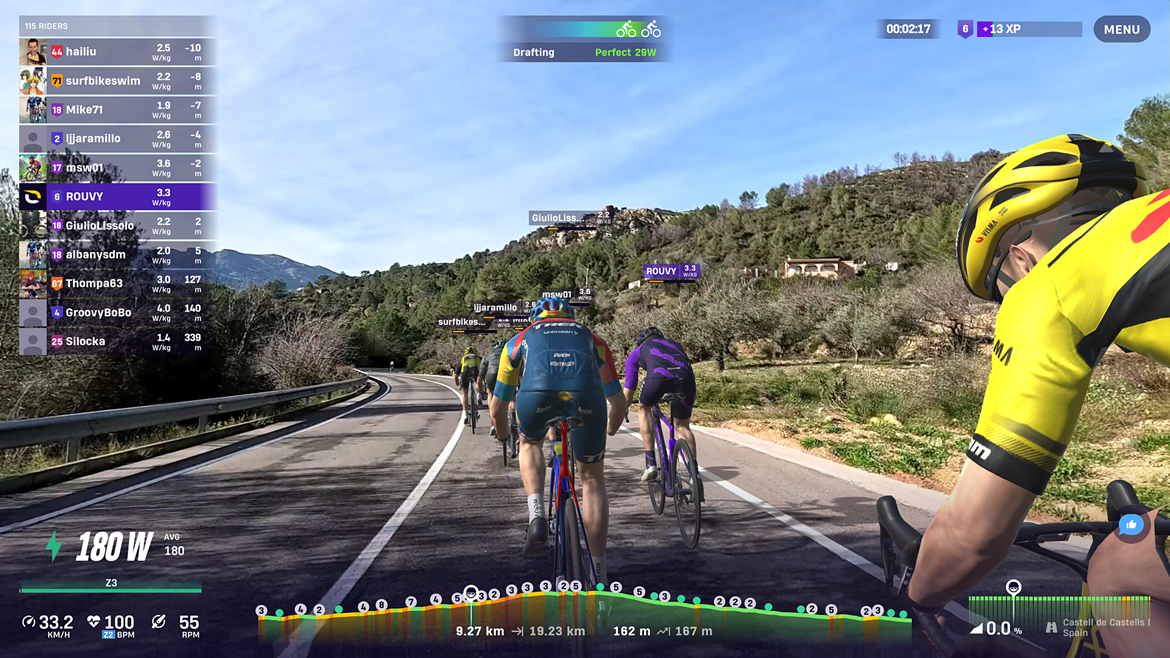Viewport: 1170px width, 658px height.
Task: Click the ijjaramillo rider row
Action: 117,139
